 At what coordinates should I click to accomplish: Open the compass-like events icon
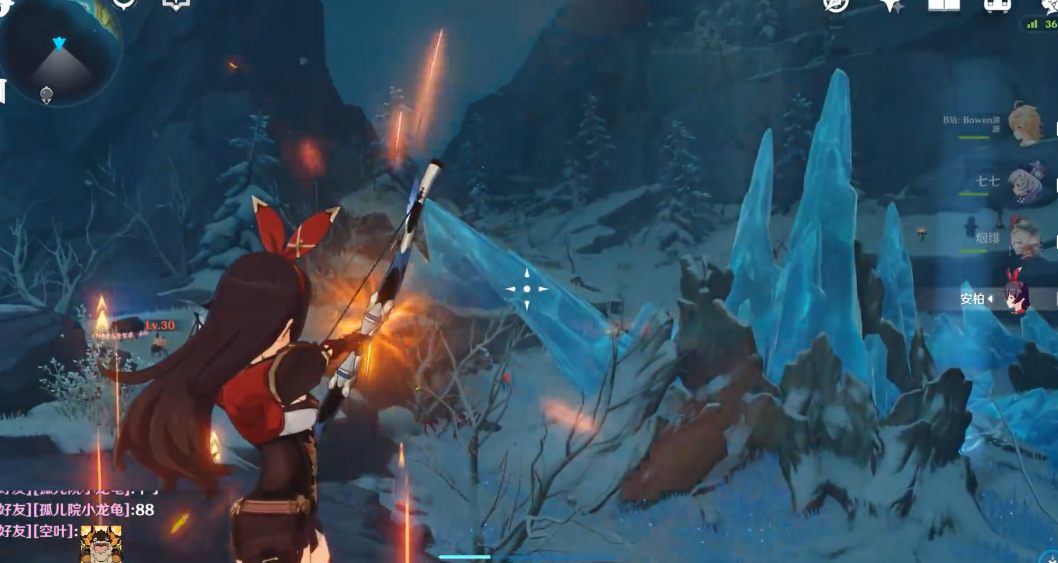click(x=836, y=5)
